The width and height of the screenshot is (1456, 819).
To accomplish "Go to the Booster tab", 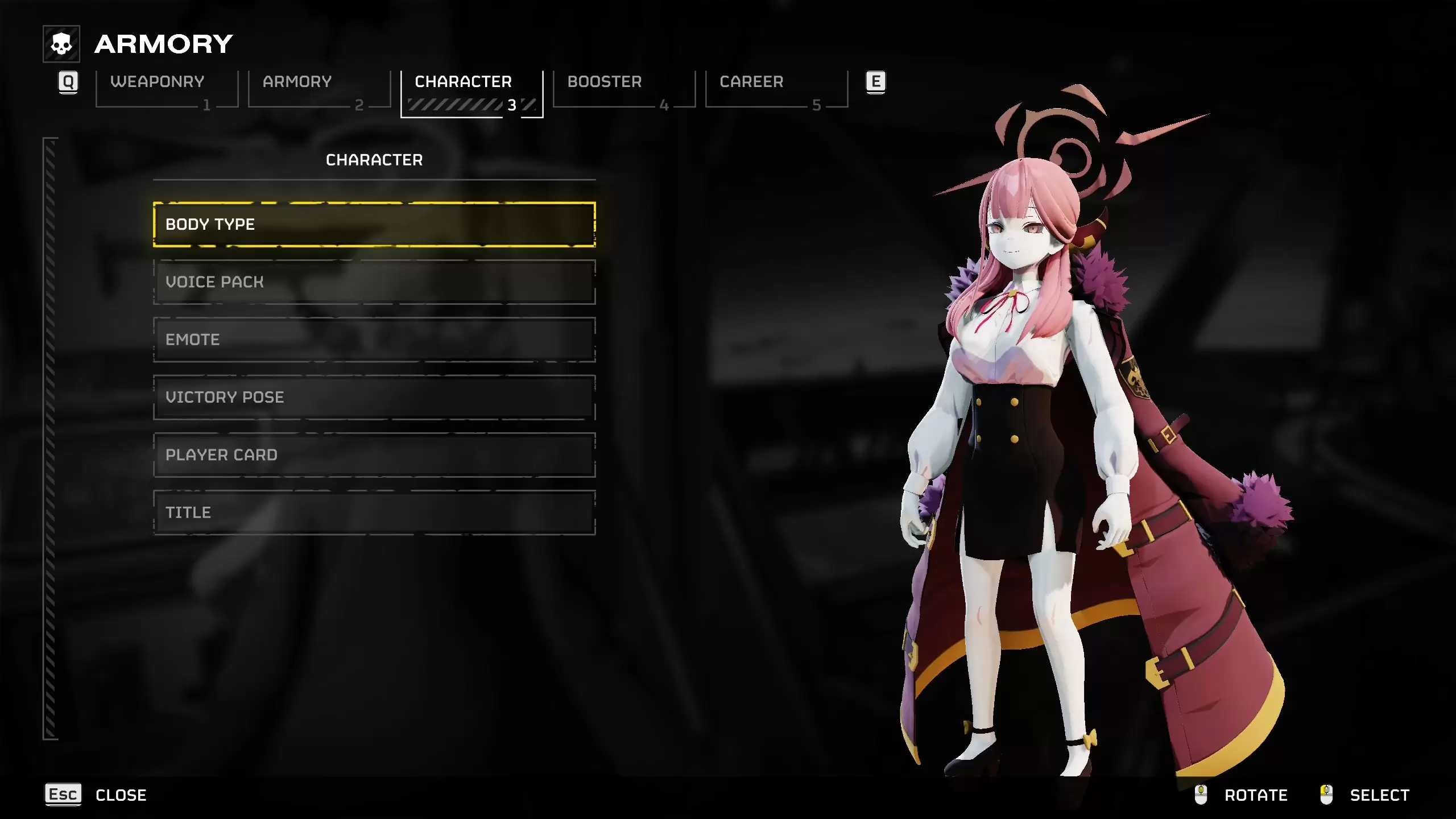I will pos(623,89).
